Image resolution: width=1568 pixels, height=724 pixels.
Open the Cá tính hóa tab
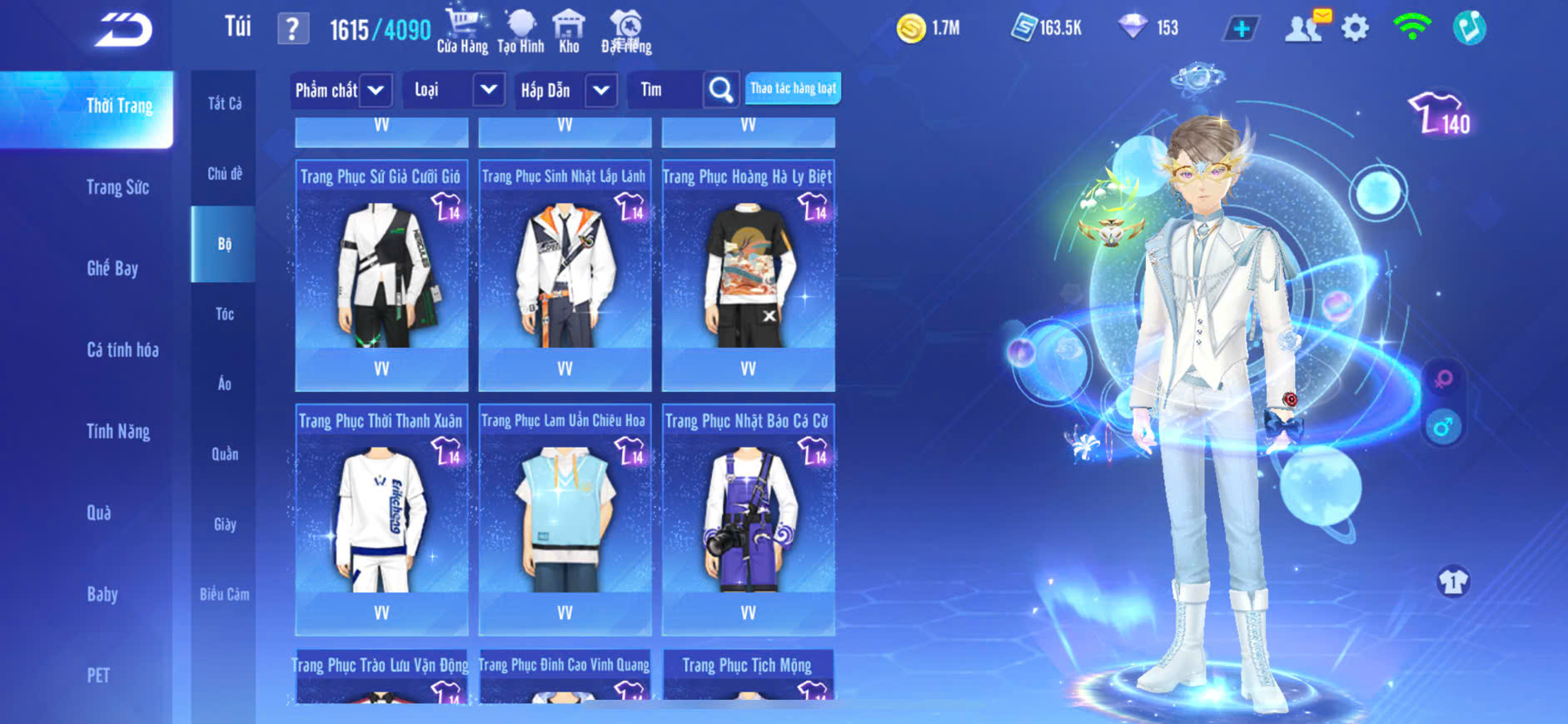coord(122,350)
